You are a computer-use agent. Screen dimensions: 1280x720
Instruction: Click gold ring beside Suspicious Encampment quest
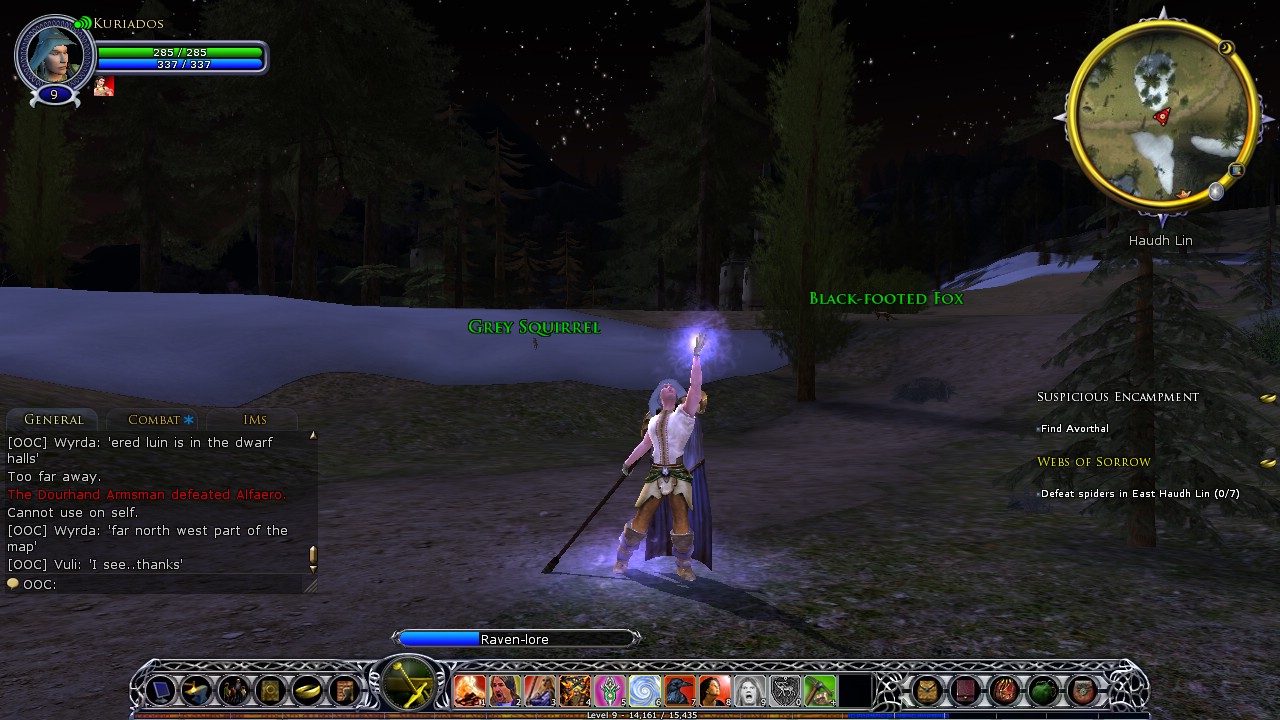click(x=1268, y=398)
